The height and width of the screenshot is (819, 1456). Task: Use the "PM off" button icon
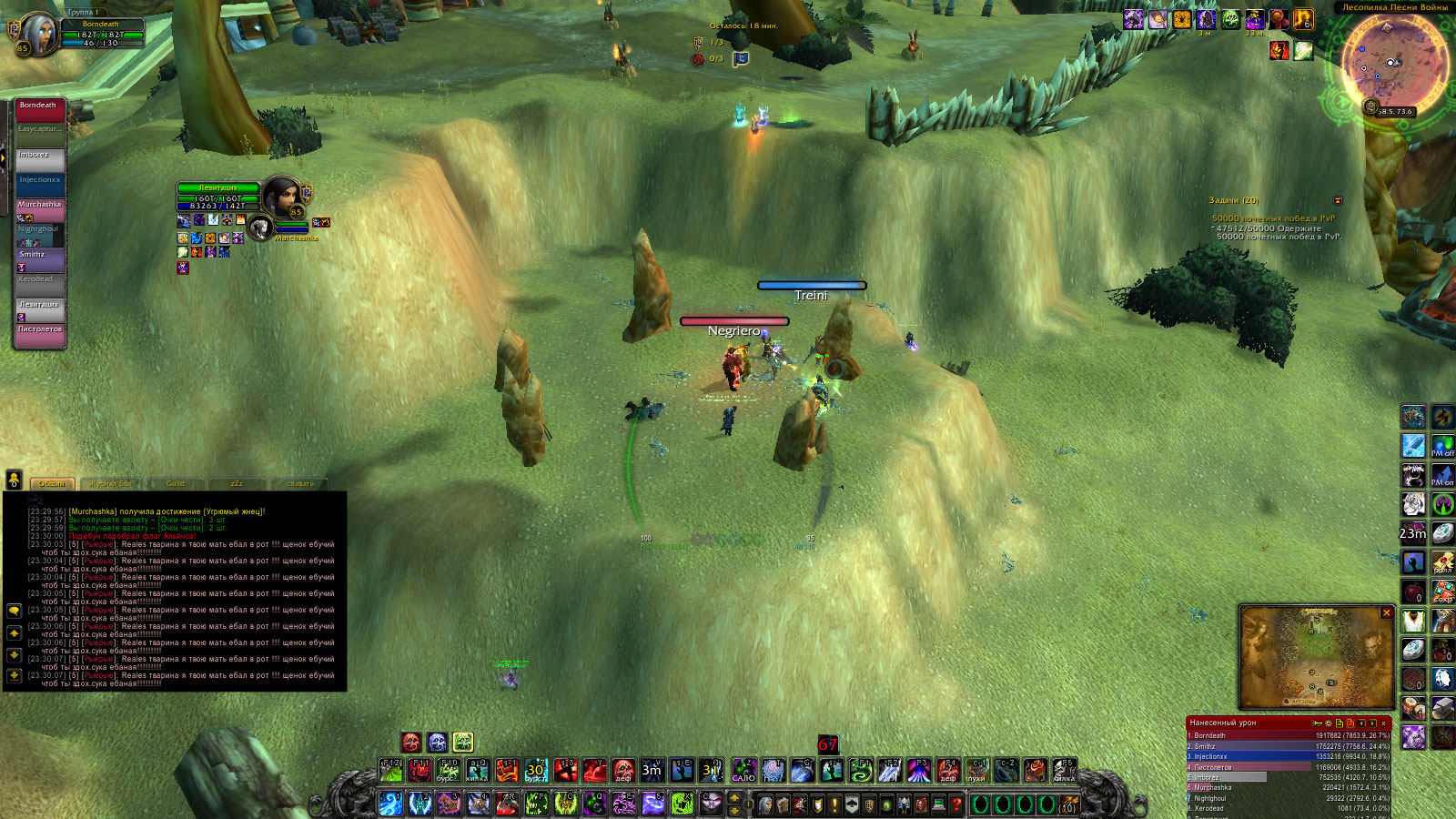(x=1442, y=445)
